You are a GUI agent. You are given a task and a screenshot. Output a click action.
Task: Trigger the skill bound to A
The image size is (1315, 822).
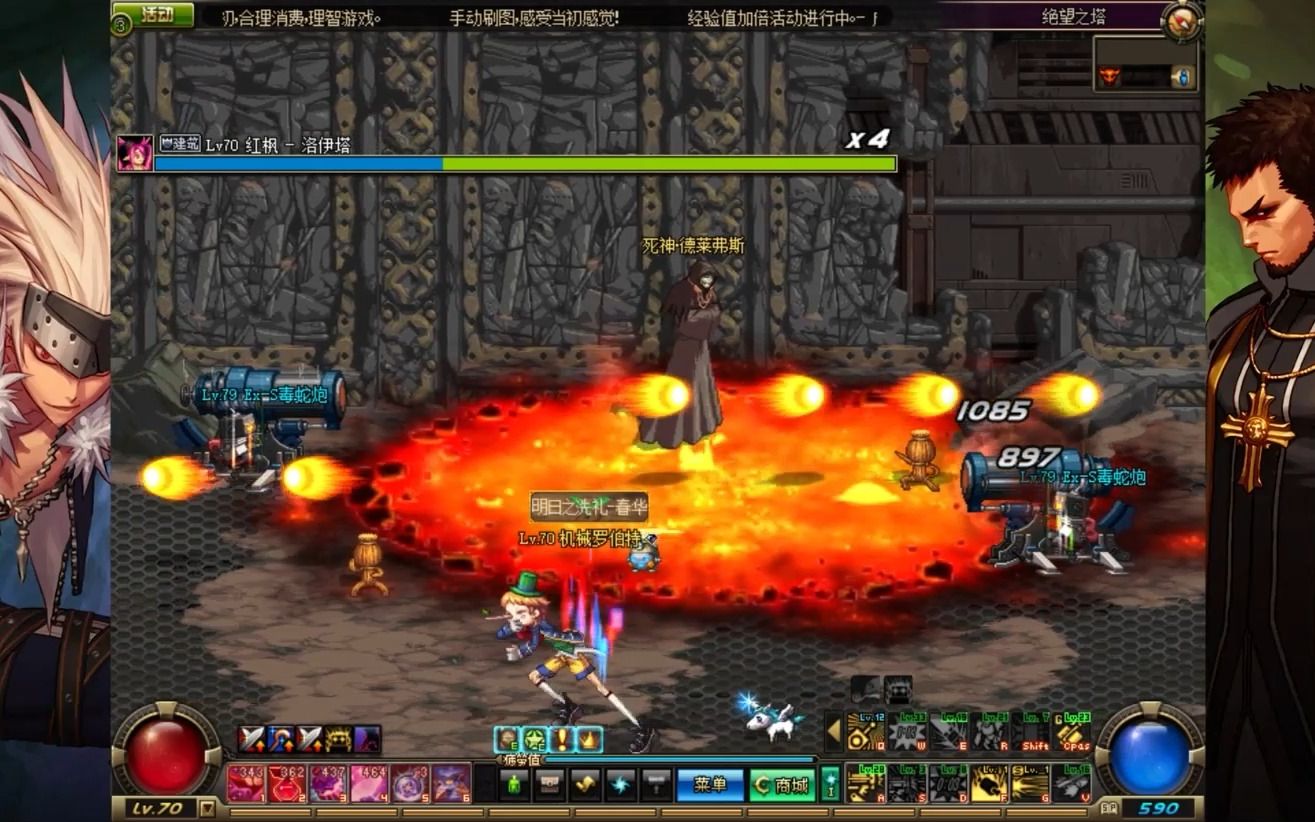coord(866,783)
